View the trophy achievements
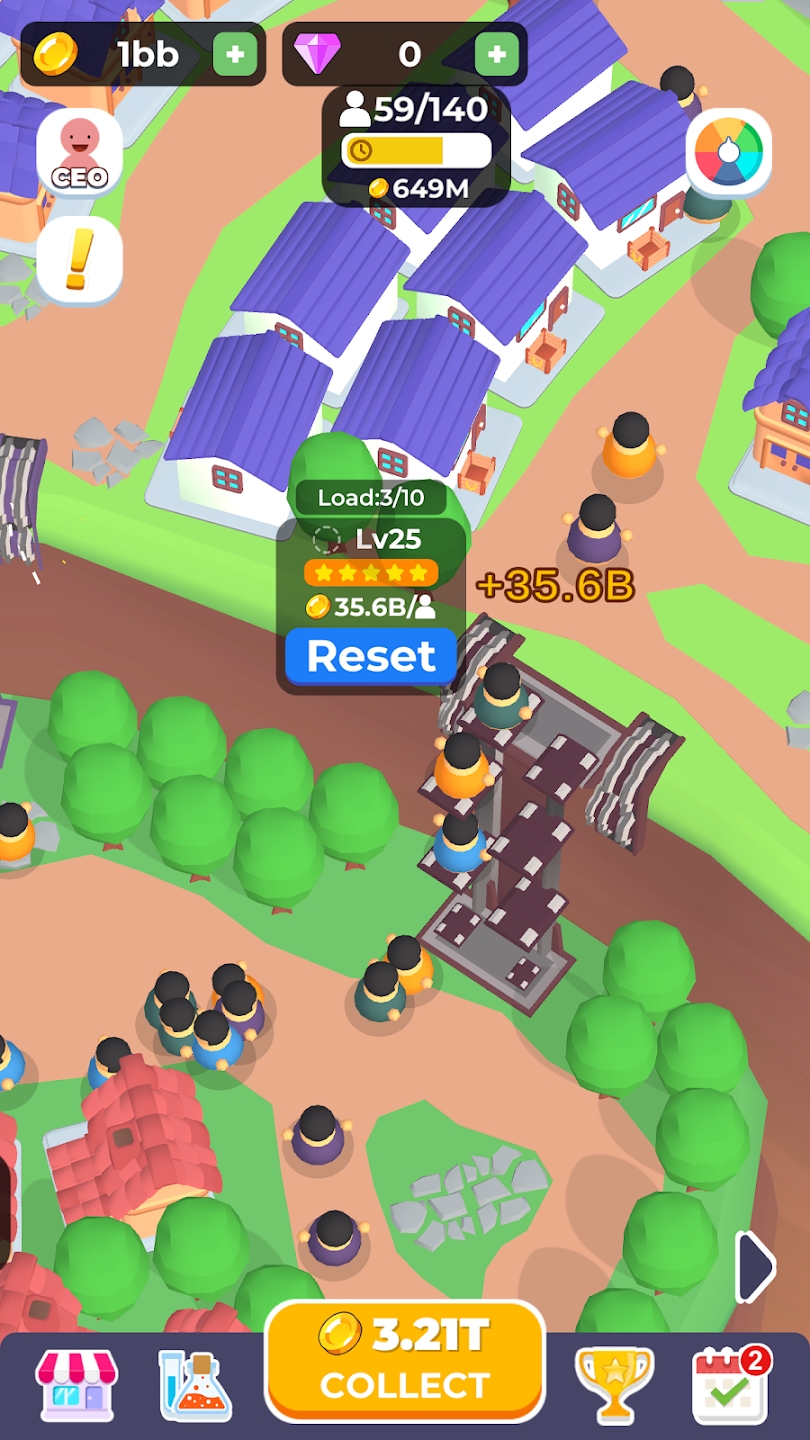The width and height of the screenshot is (810, 1440). tap(614, 1385)
